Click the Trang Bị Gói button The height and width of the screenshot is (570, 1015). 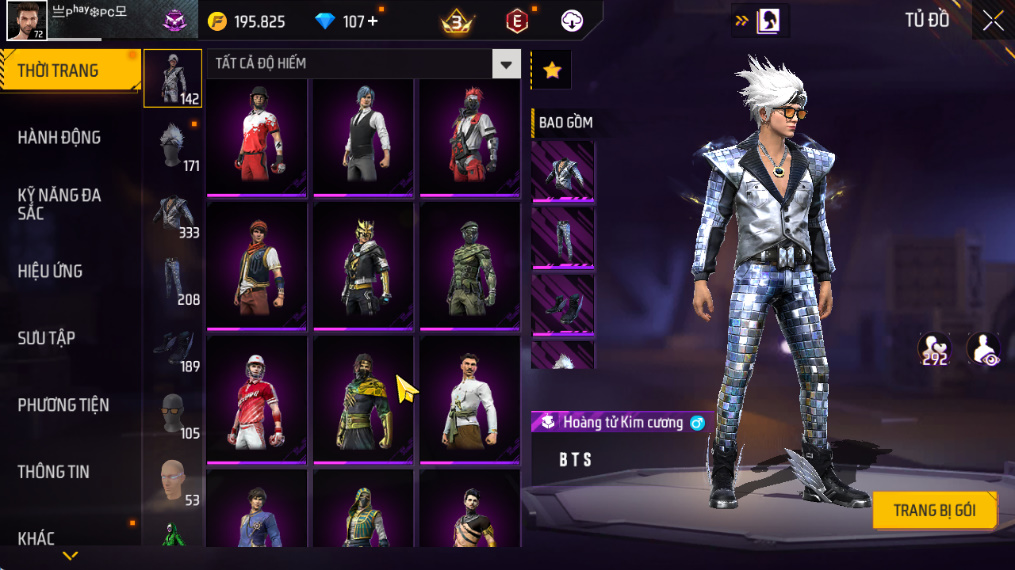(934, 510)
